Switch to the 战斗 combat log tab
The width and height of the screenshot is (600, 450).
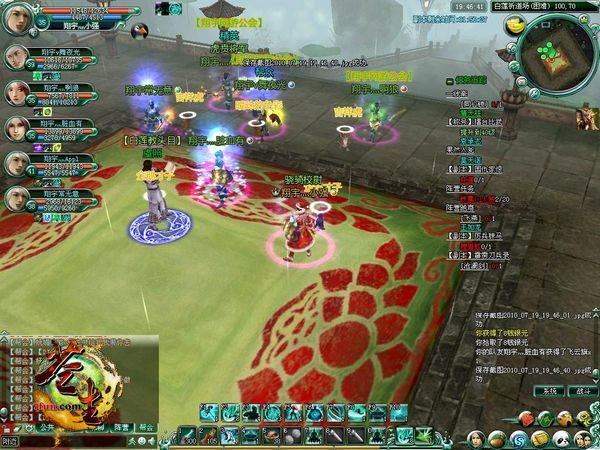pyautogui.click(x=581, y=391)
